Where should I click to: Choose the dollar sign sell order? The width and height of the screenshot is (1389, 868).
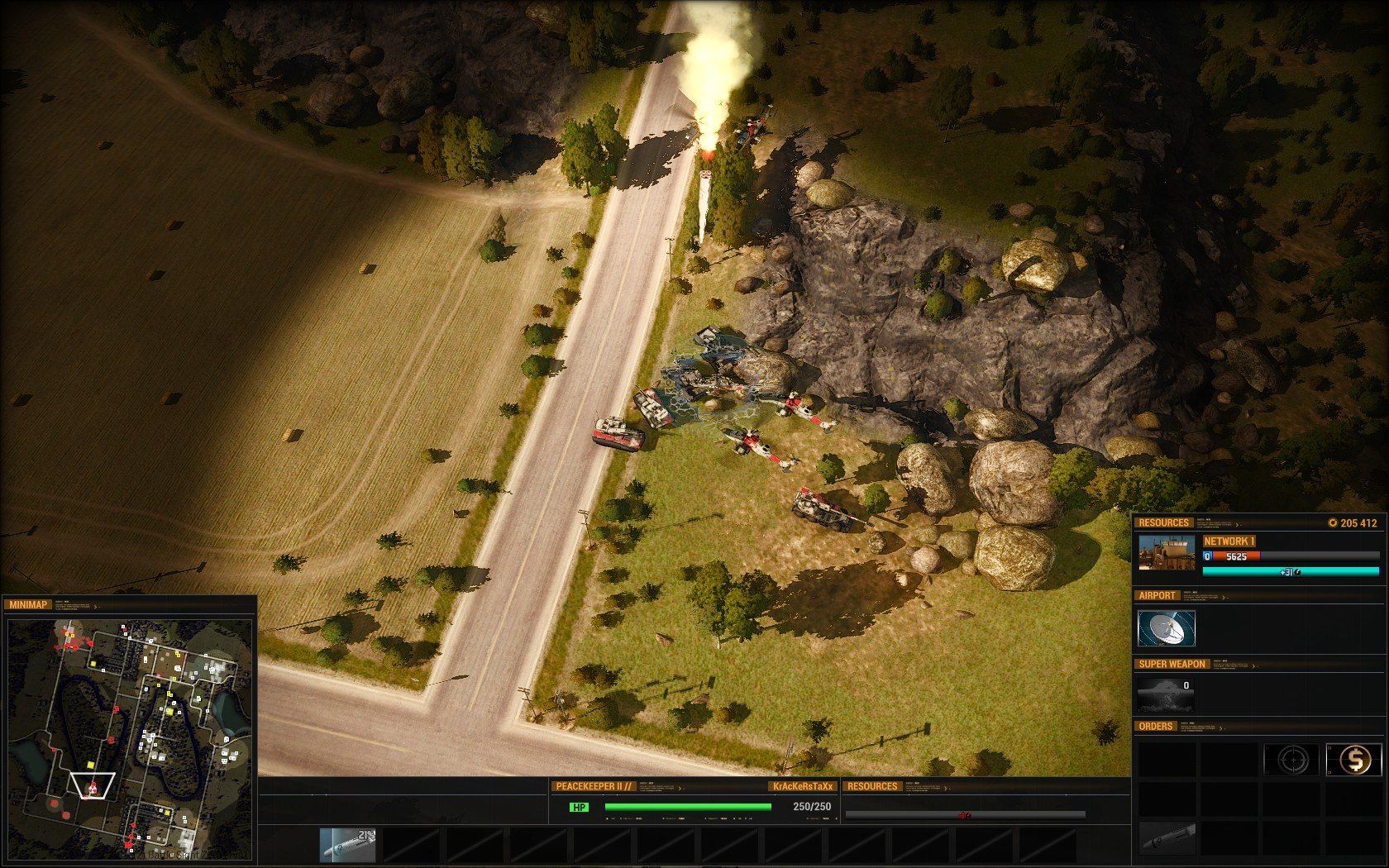point(1353,760)
